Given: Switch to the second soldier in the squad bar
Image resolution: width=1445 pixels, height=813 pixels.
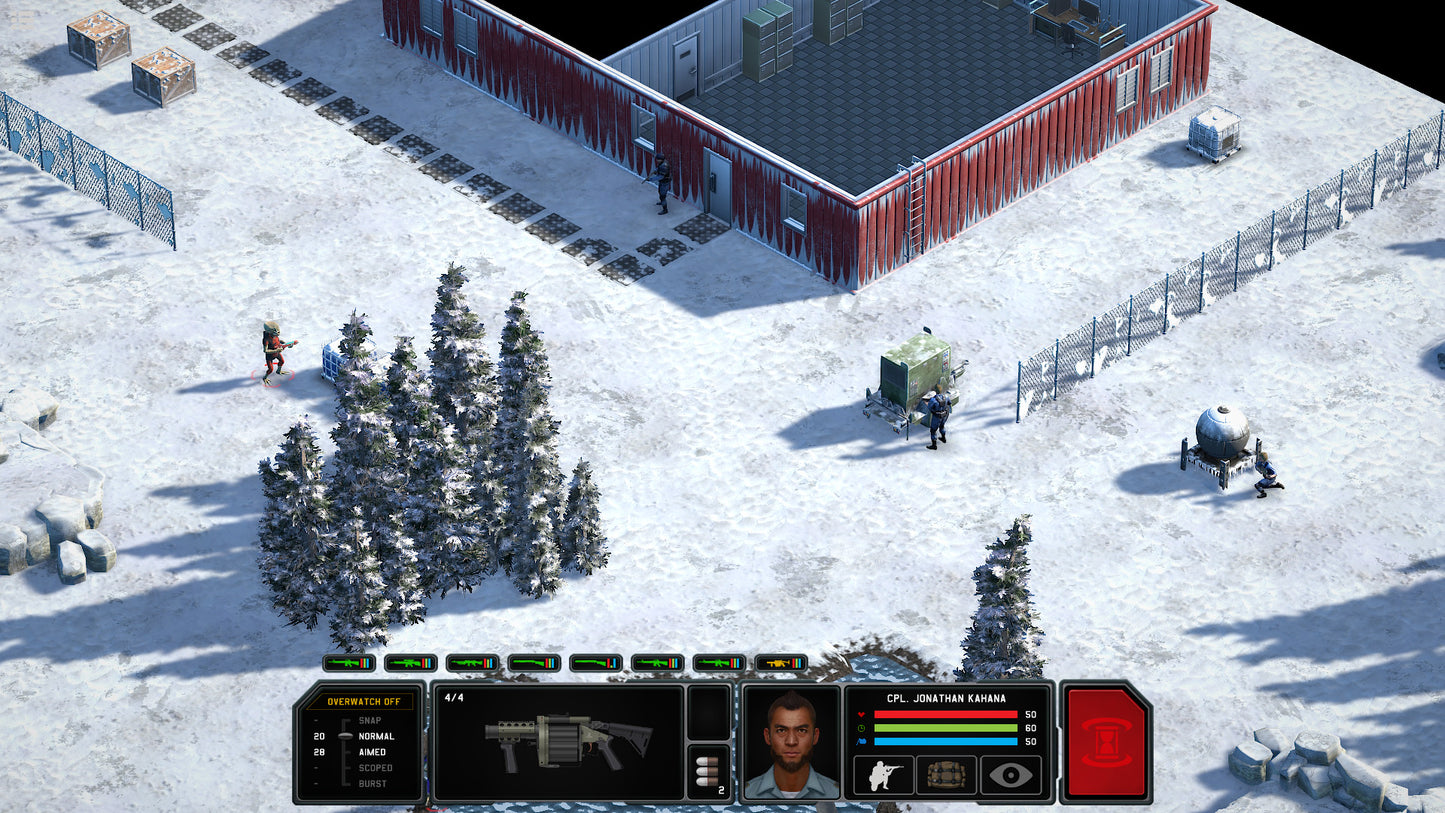Looking at the screenshot, I should coord(409,663).
